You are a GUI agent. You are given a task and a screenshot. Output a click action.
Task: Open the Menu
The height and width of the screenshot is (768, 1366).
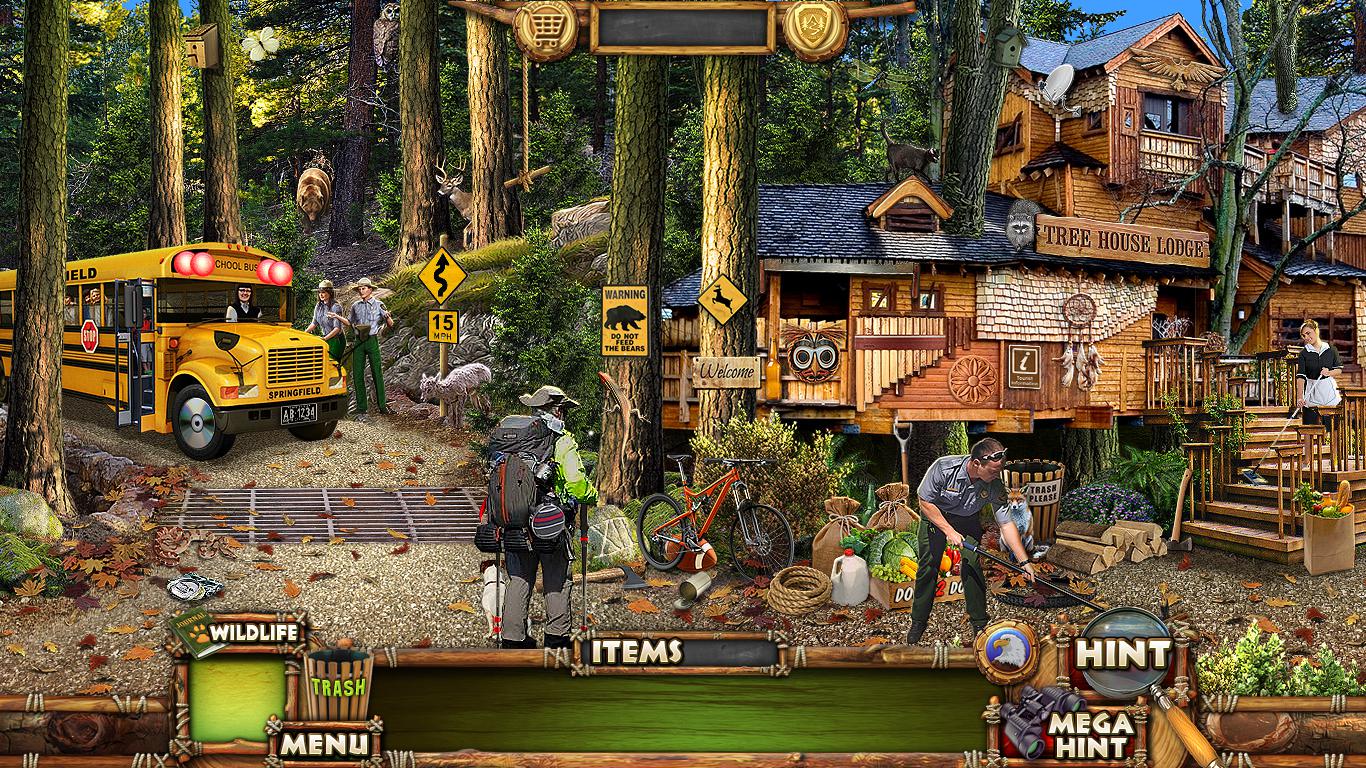pyautogui.click(x=322, y=743)
